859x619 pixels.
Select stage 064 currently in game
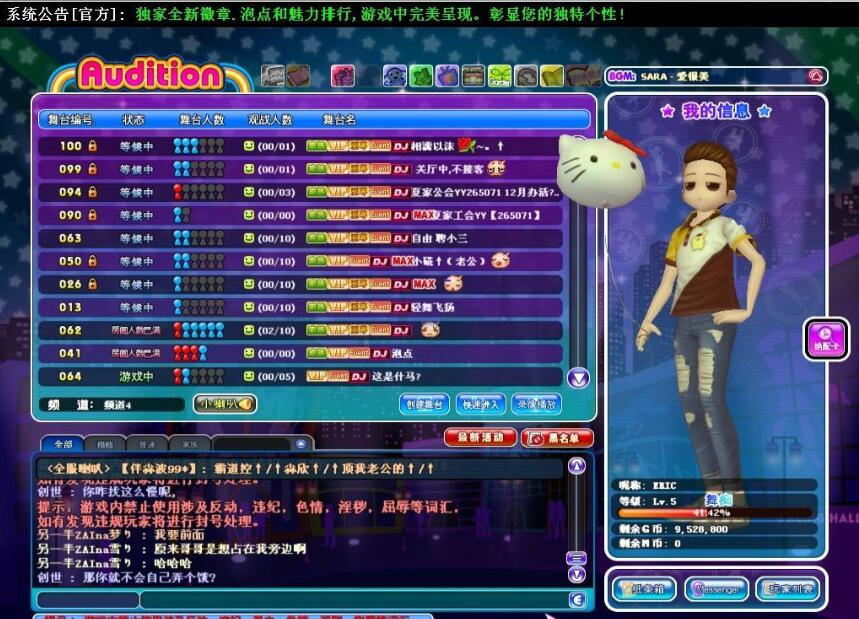pyautogui.click(x=300, y=376)
